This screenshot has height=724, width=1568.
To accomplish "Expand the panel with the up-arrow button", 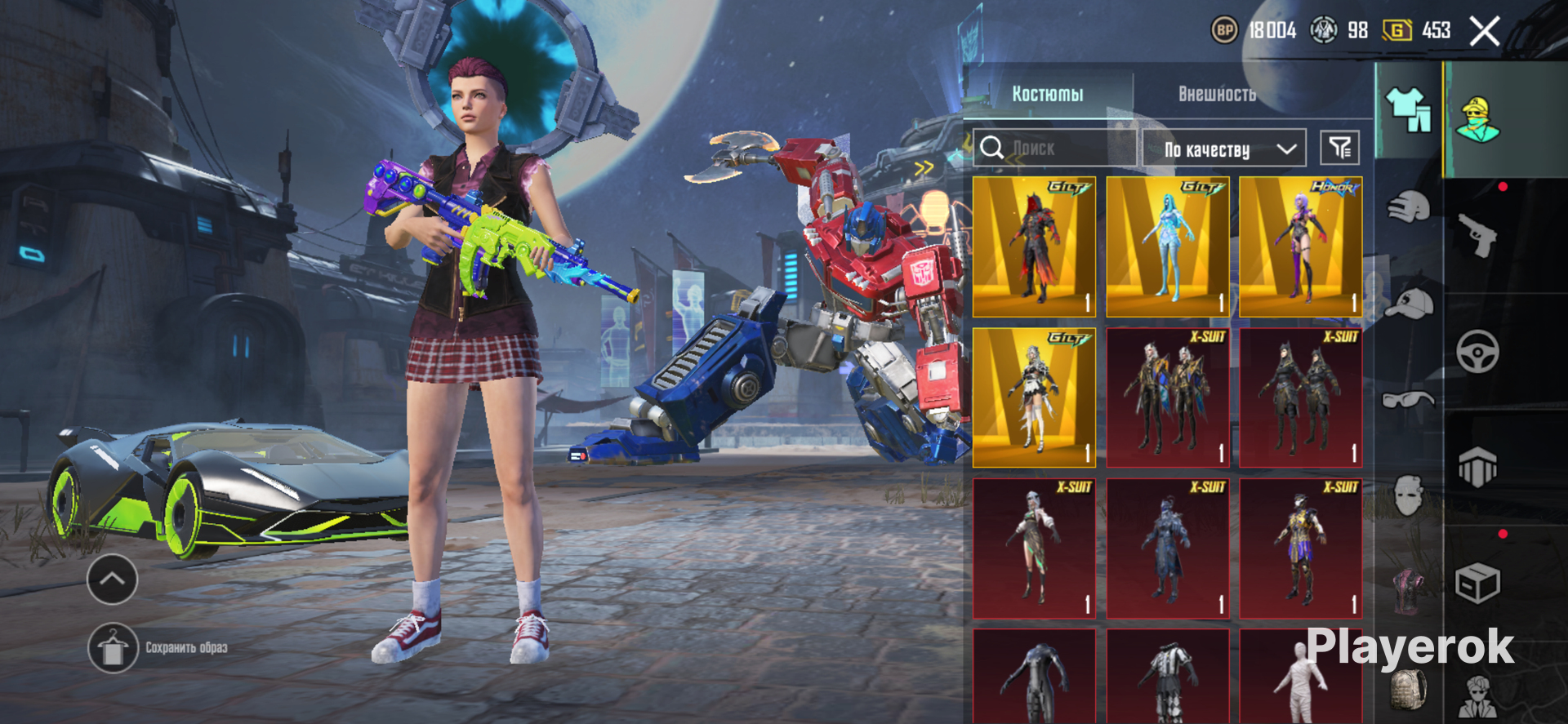I will click(112, 580).
